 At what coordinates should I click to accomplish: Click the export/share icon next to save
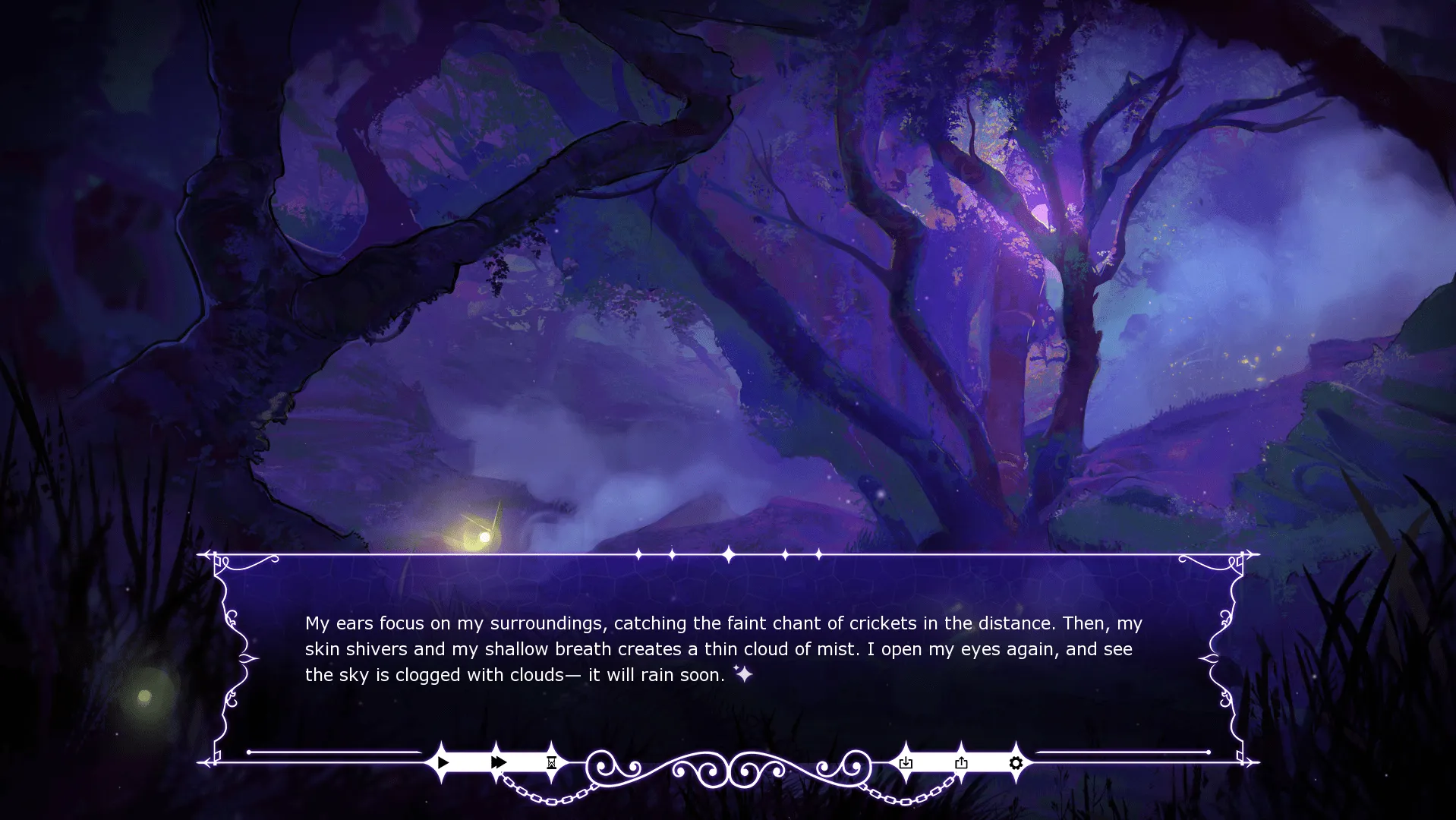tap(962, 762)
